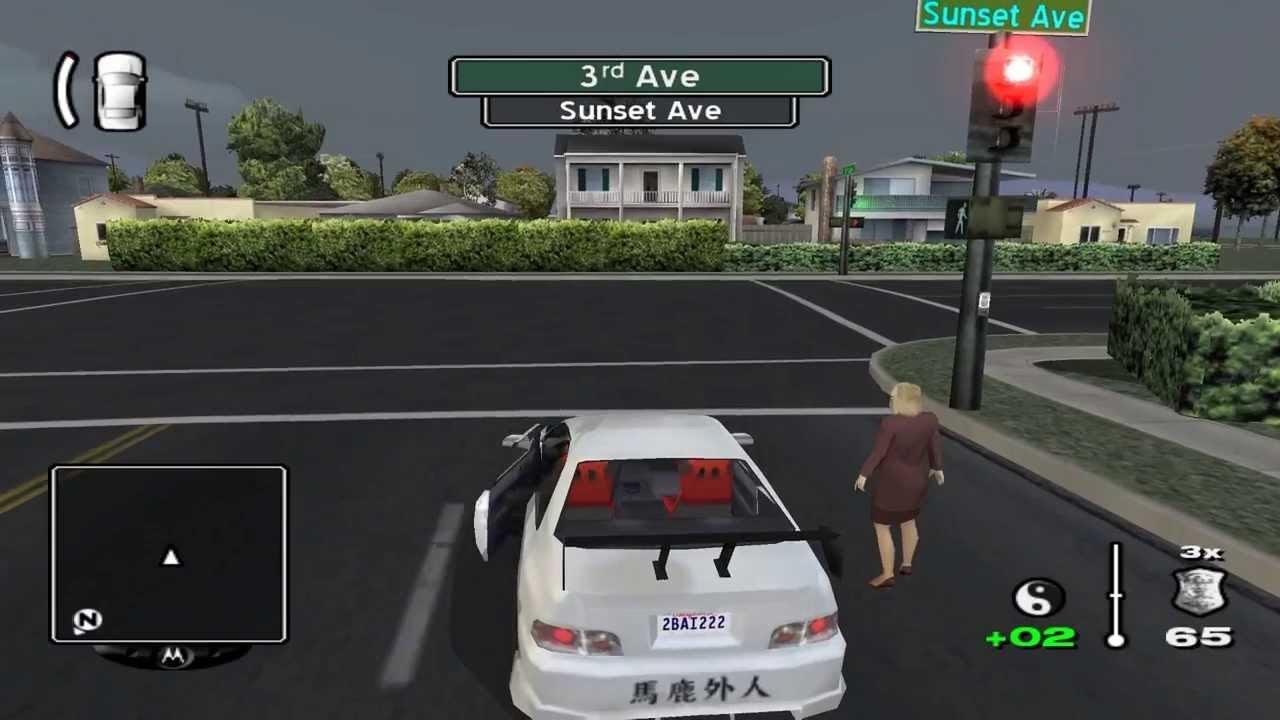Open the Sunset Ave street sign on pole

point(1002,15)
